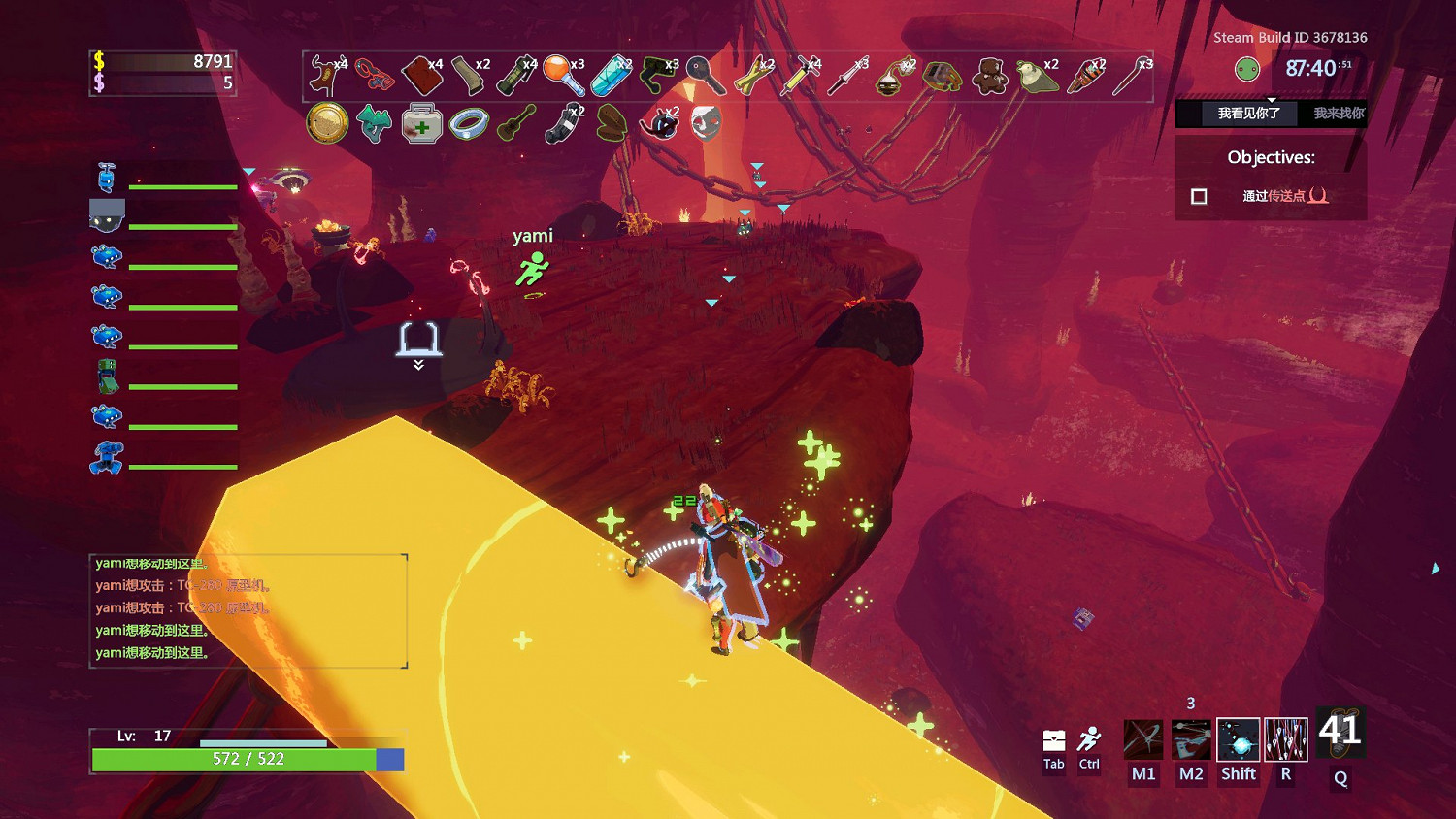Activate the R arrow rain special skill

[x=1286, y=739]
